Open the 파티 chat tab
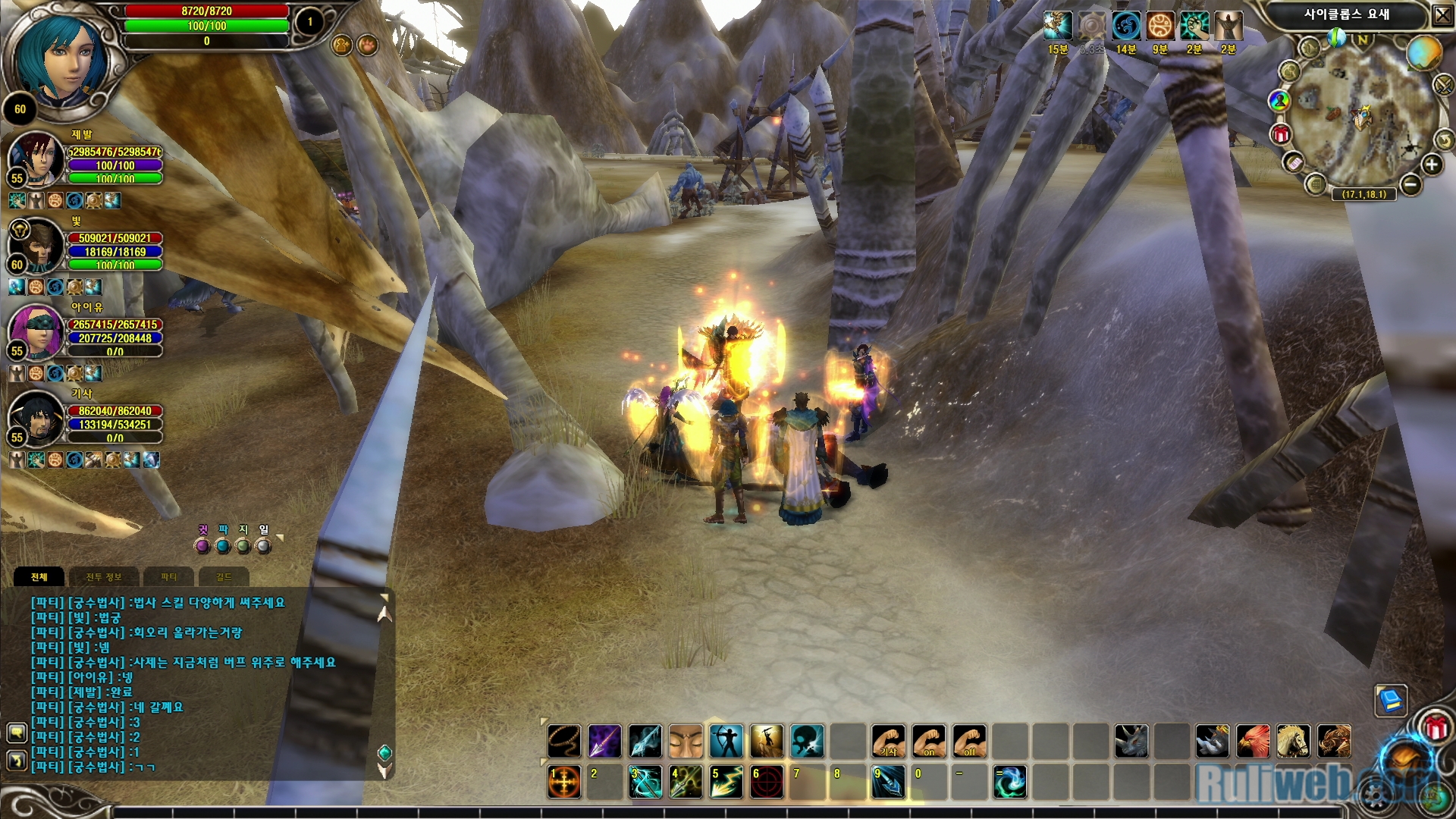This screenshot has width=1456, height=819. 168,577
